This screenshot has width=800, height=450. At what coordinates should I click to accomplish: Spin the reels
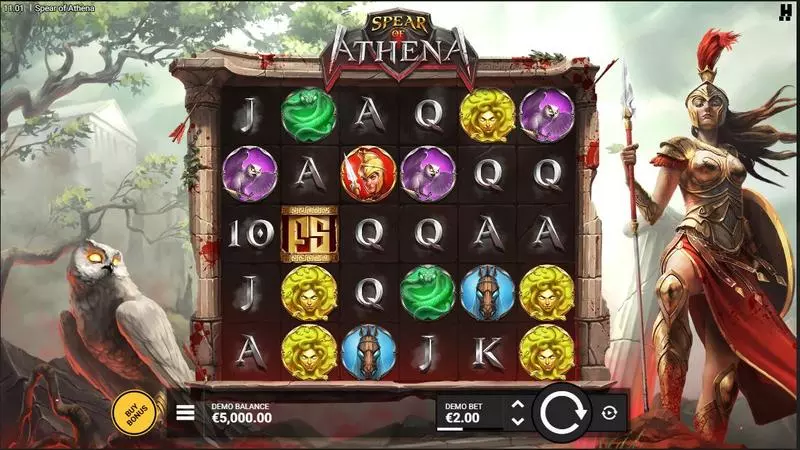(x=564, y=412)
